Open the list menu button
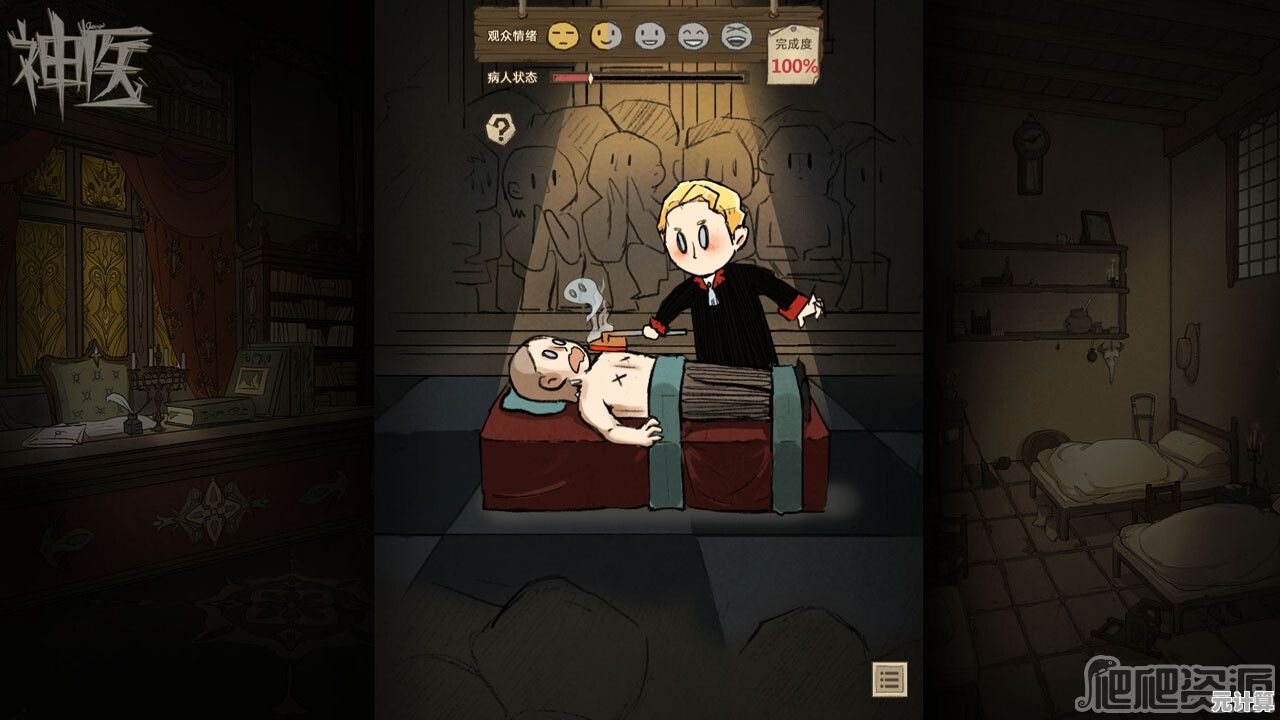1280x720 pixels. pos(889,679)
